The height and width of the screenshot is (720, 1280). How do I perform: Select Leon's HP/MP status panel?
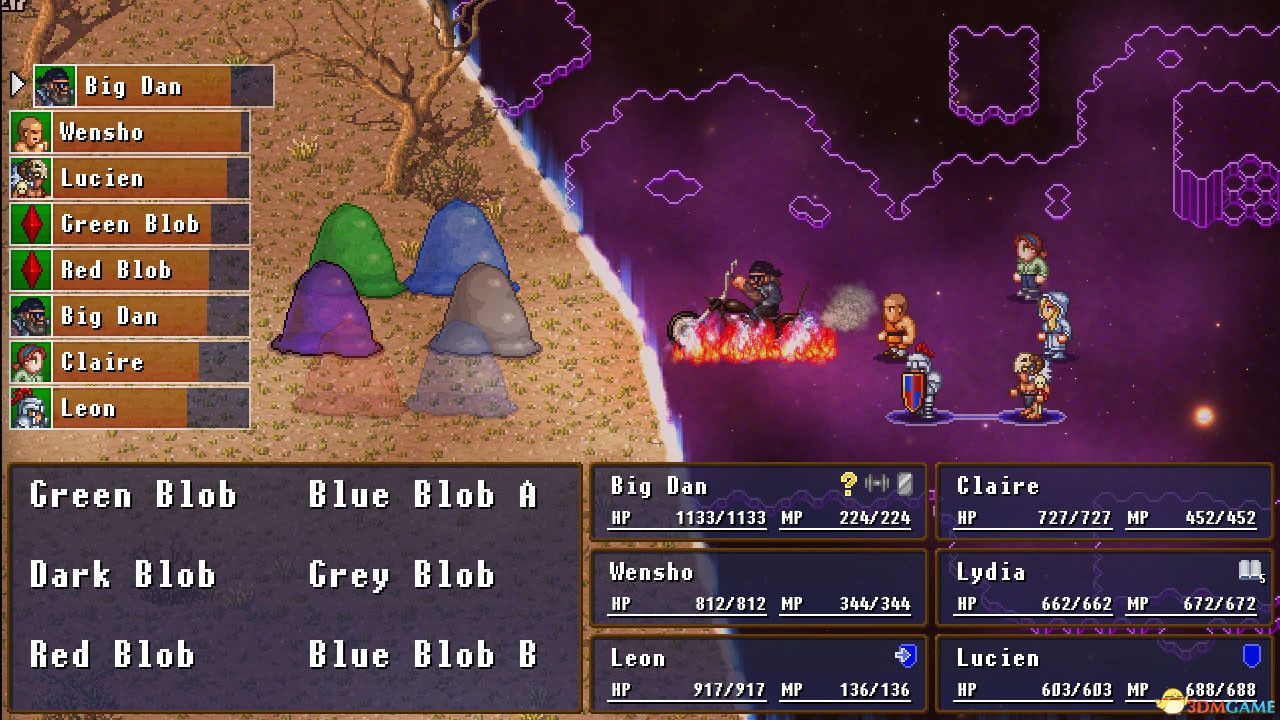[x=759, y=673]
